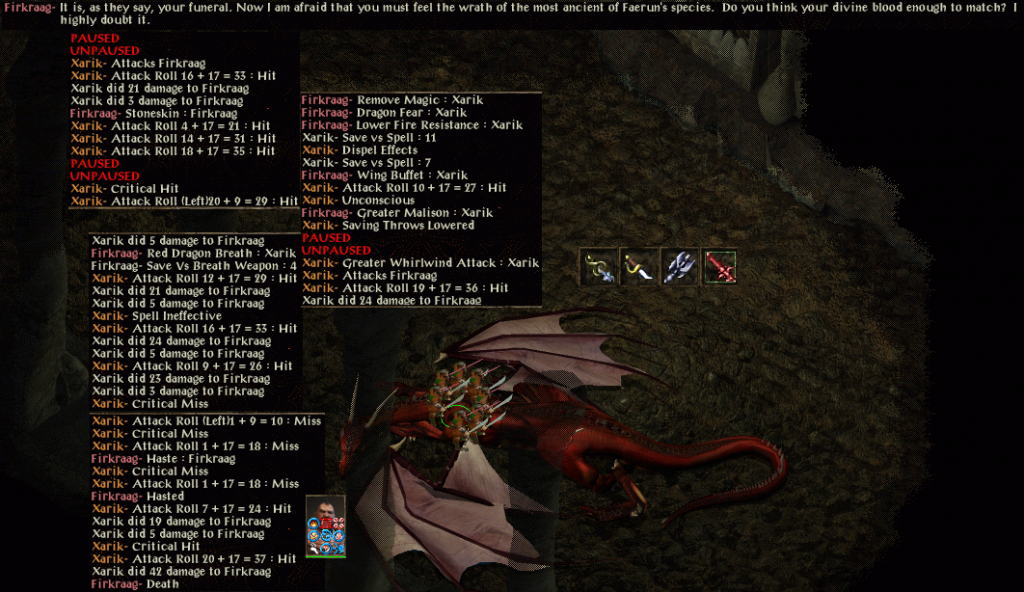Select the silver multi-bladed weapon slot
This screenshot has height=592, width=1024.
tap(679, 267)
